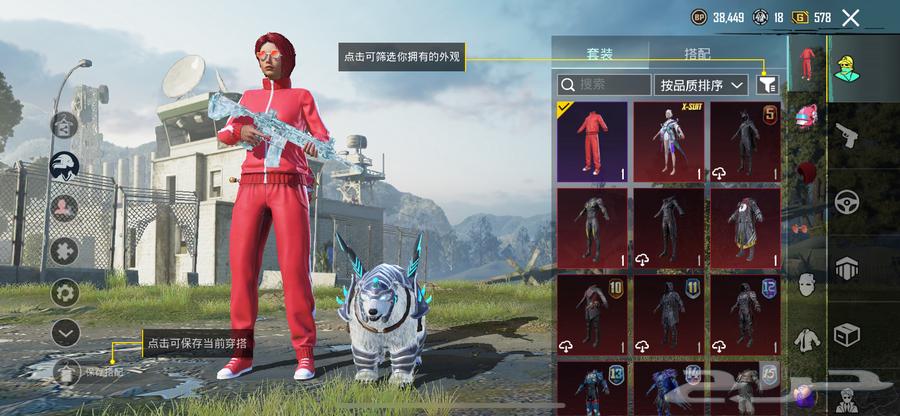Select the outfit with the number 12 badge

[x=745, y=316]
